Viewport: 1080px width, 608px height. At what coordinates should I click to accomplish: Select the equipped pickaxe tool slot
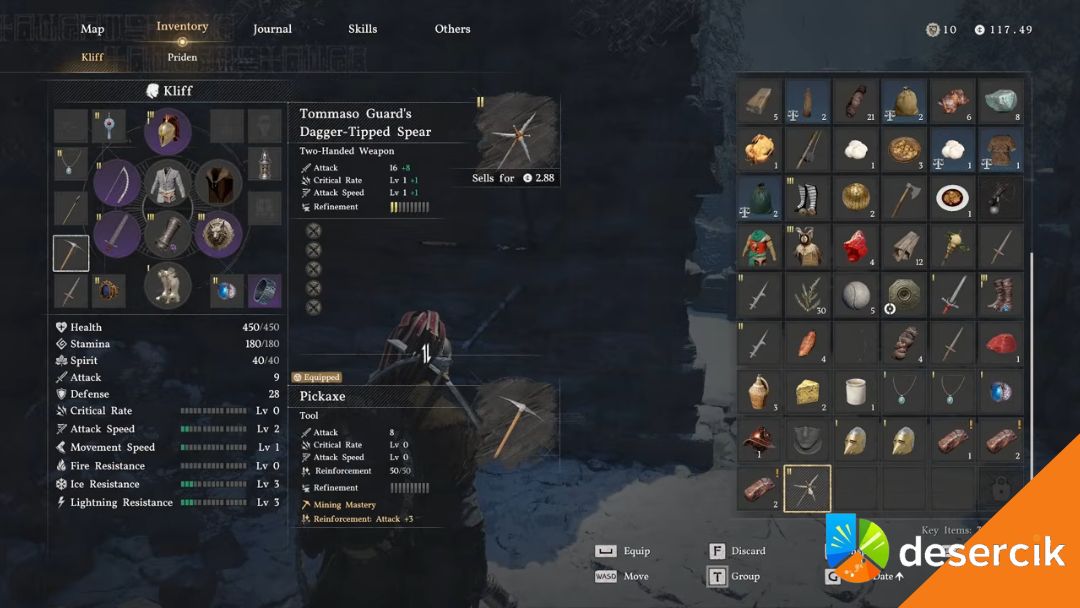[71, 254]
